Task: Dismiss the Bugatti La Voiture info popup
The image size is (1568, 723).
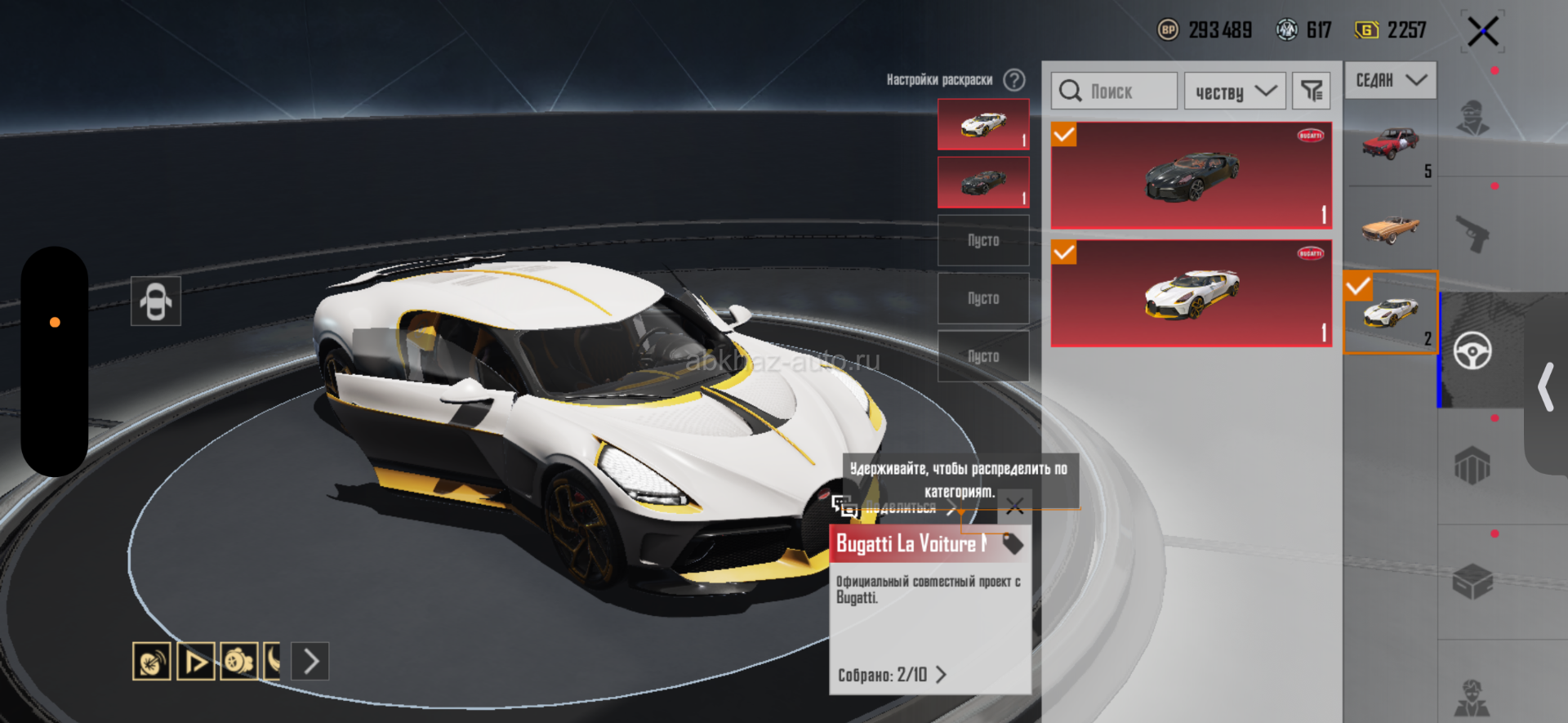Action: pos(1014,507)
